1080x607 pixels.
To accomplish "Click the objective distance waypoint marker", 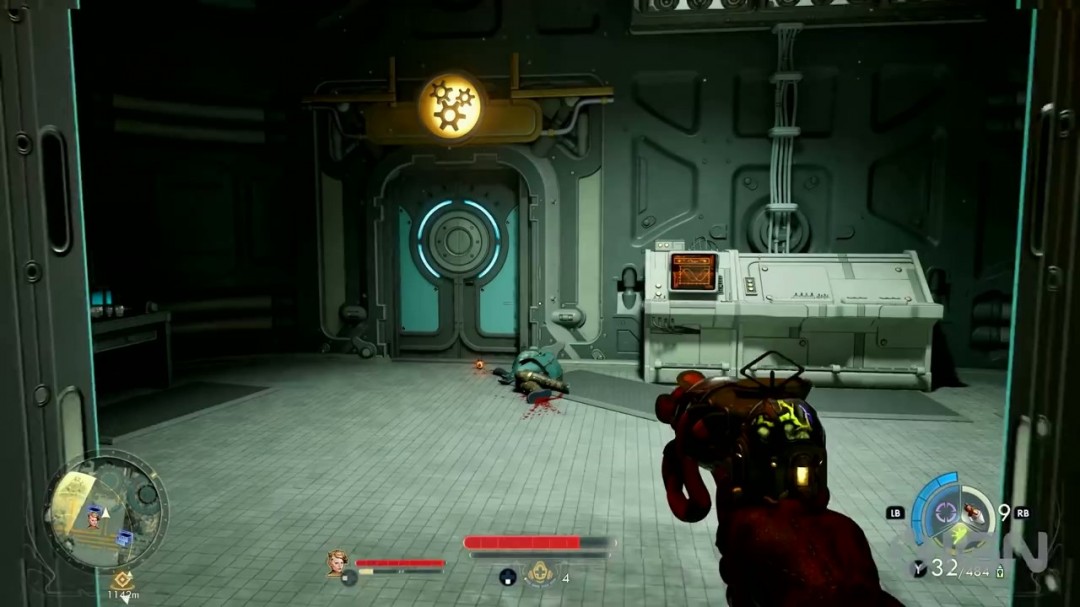I will (x=123, y=579).
